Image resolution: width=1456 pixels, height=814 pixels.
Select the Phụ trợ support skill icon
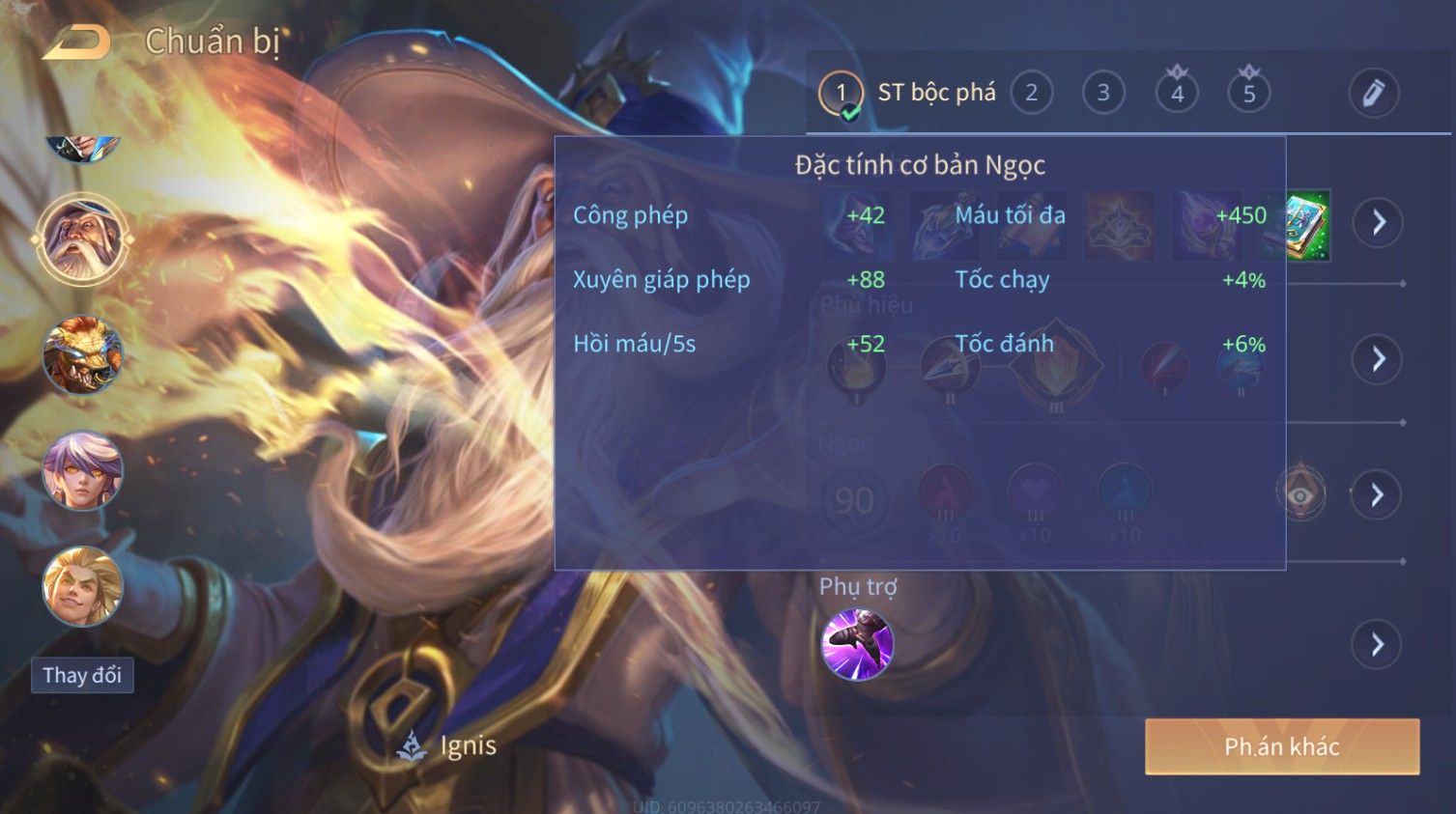pyautogui.click(x=856, y=644)
